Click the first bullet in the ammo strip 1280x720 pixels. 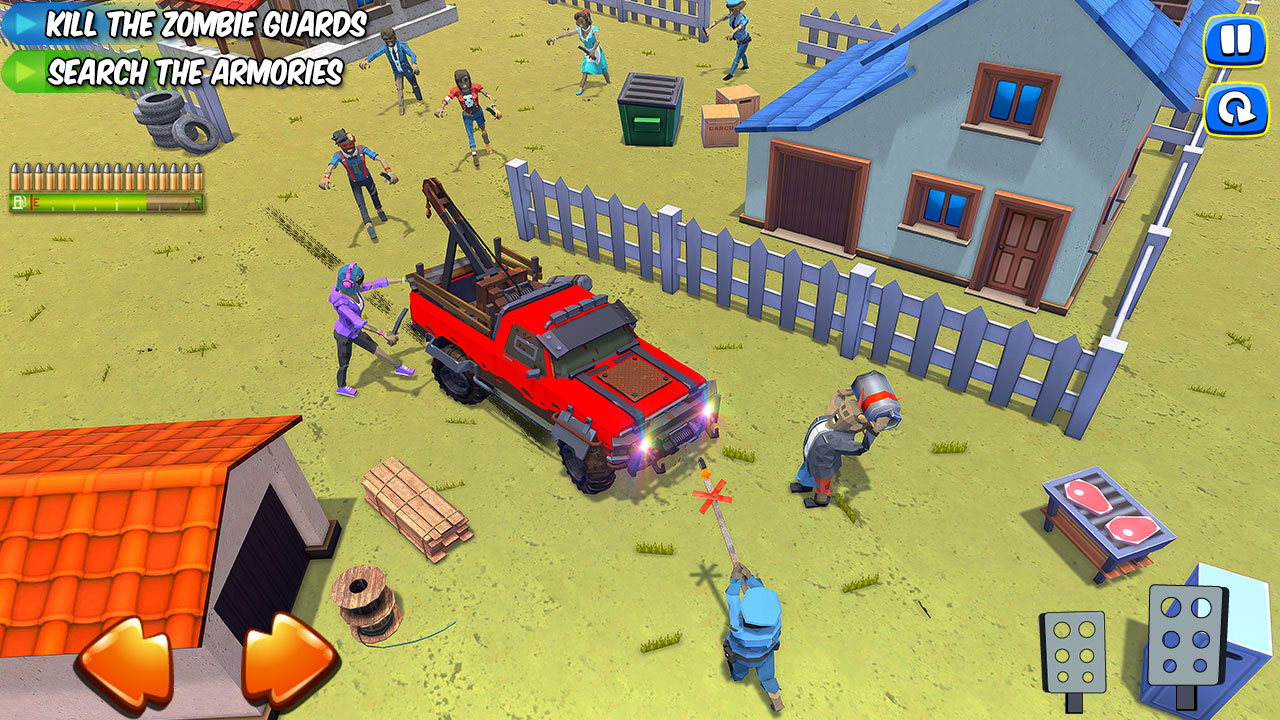(17, 176)
